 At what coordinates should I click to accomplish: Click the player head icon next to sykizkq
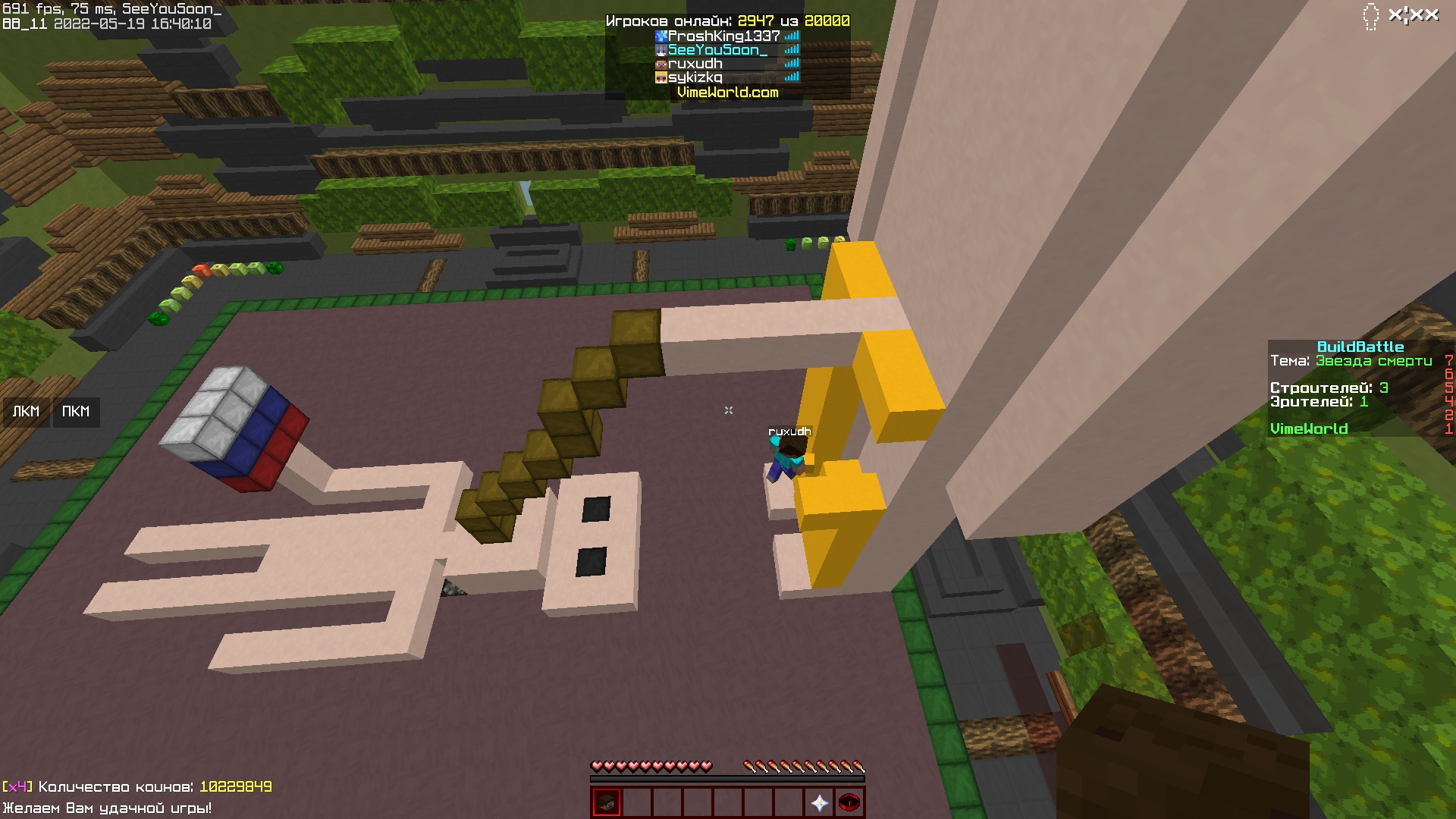[660, 77]
